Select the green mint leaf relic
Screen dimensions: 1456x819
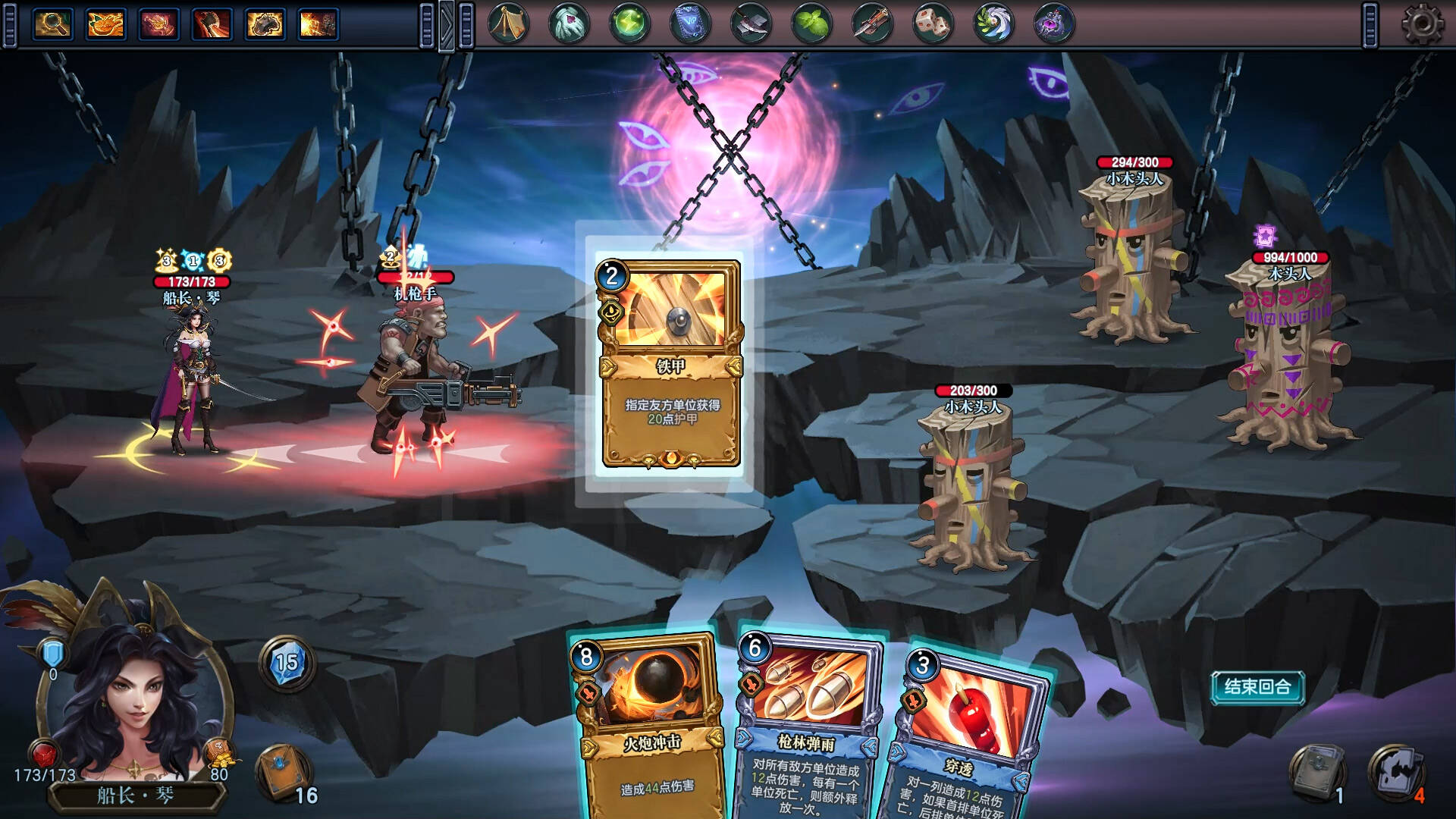pyautogui.click(x=811, y=24)
